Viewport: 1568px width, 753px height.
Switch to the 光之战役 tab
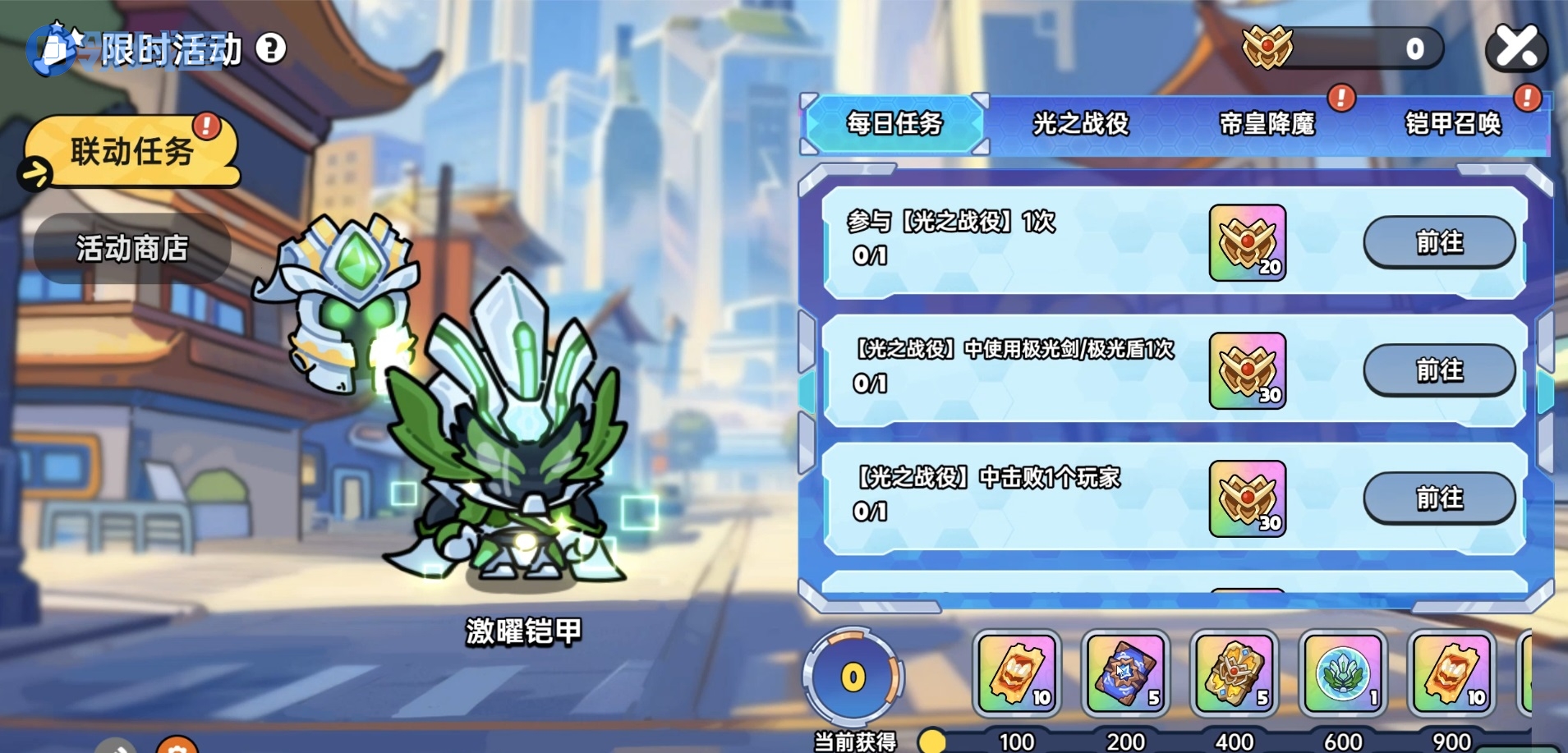click(x=1080, y=124)
